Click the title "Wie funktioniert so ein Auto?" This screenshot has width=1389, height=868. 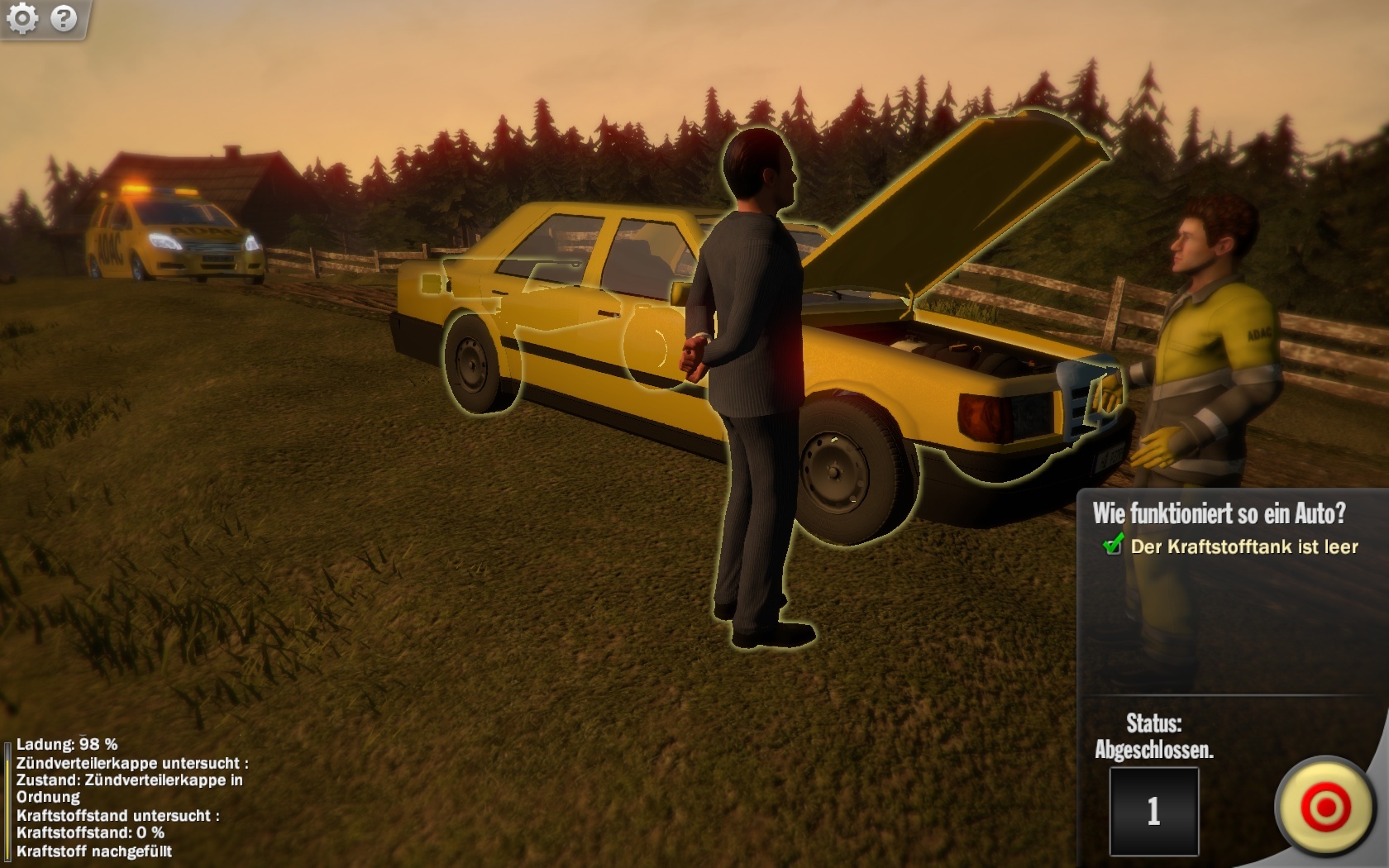[1220, 513]
